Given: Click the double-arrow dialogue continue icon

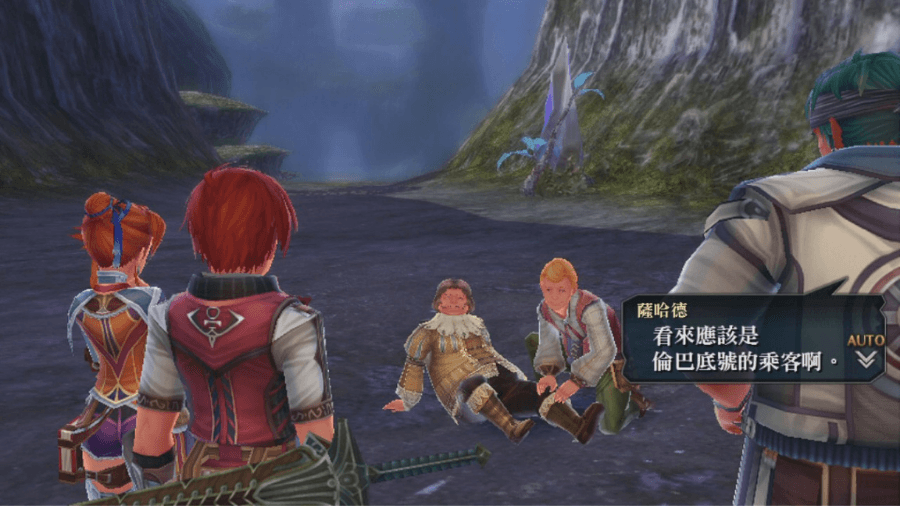Looking at the screenshot, I should [x=867, y=360].
